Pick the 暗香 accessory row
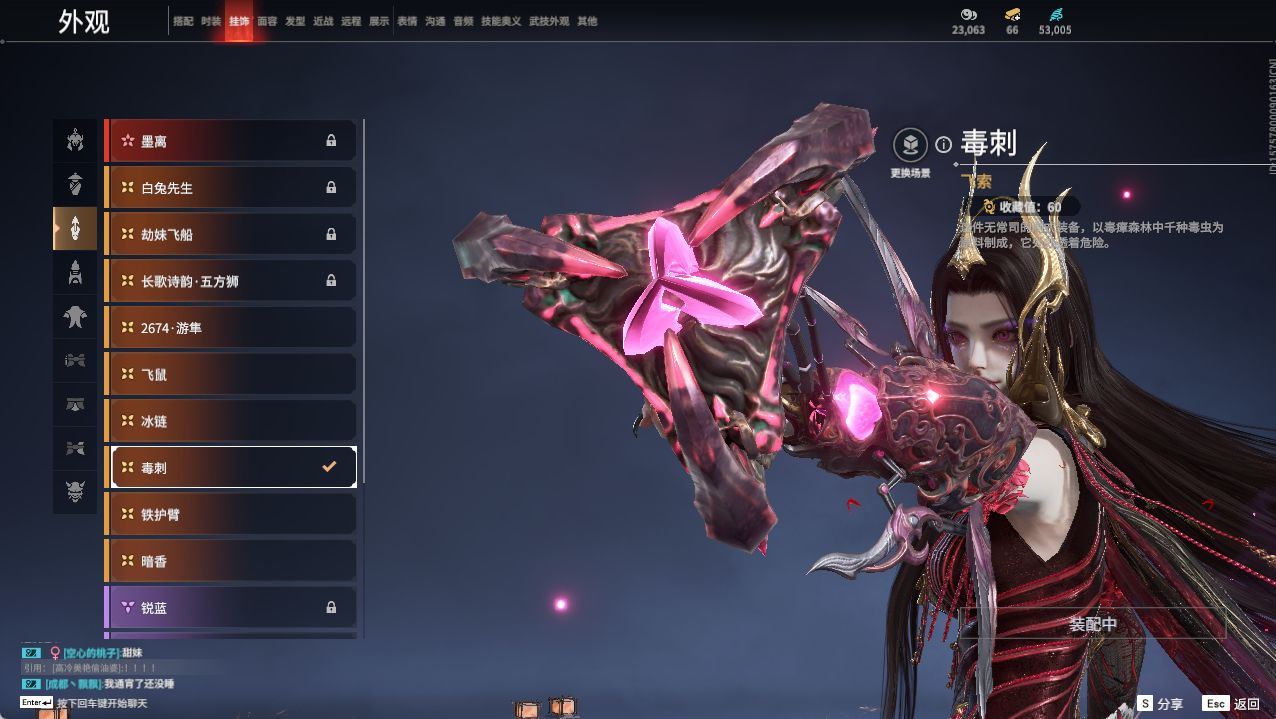The height and width of the screenshot is (719, 1276). [x=230, y=561]
